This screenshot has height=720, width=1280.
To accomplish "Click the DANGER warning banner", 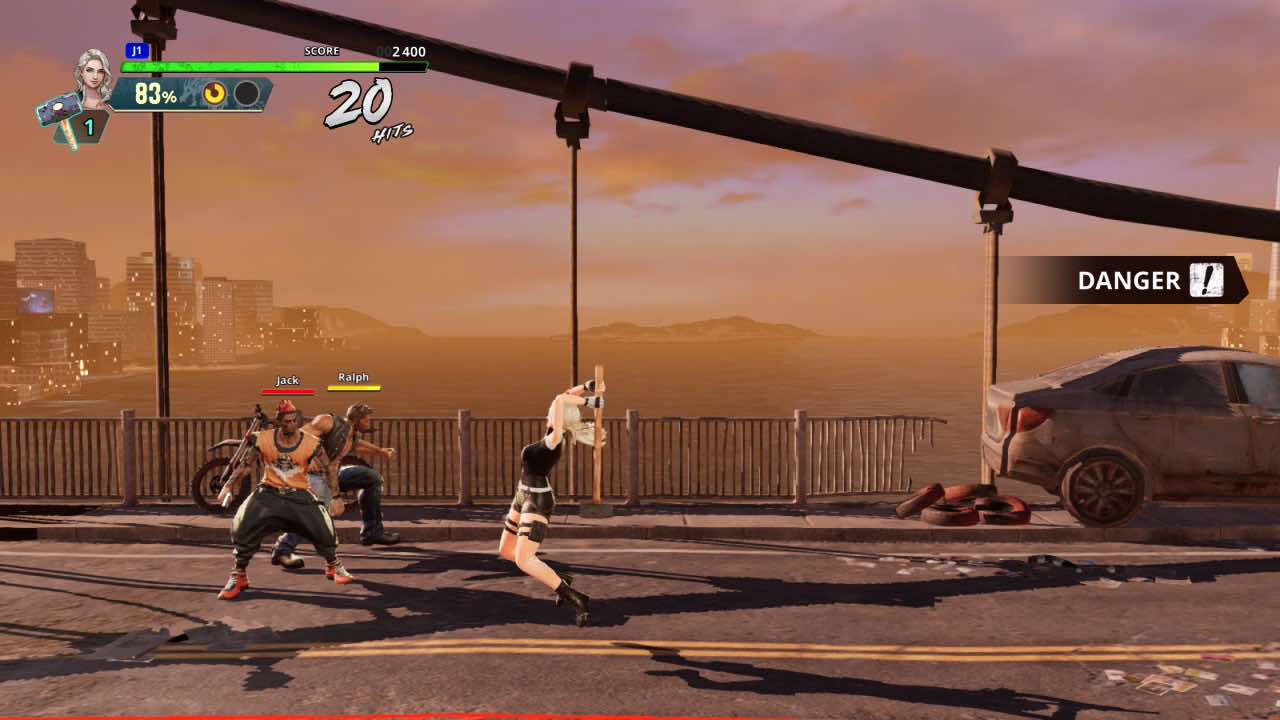I will click(x=1123, y=280).
